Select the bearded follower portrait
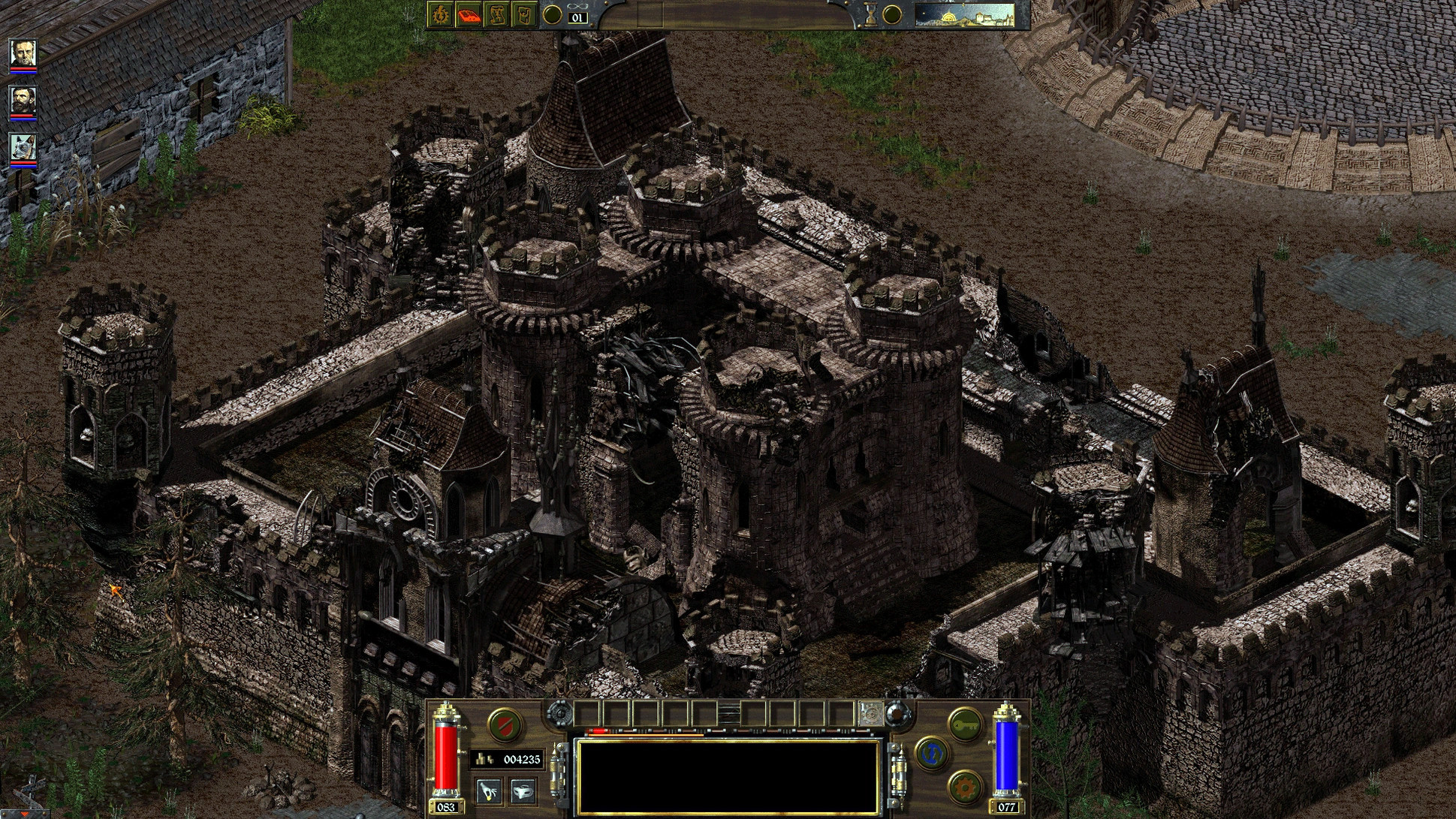Screen dimensions: 1456x819 (x=23, y=101)
